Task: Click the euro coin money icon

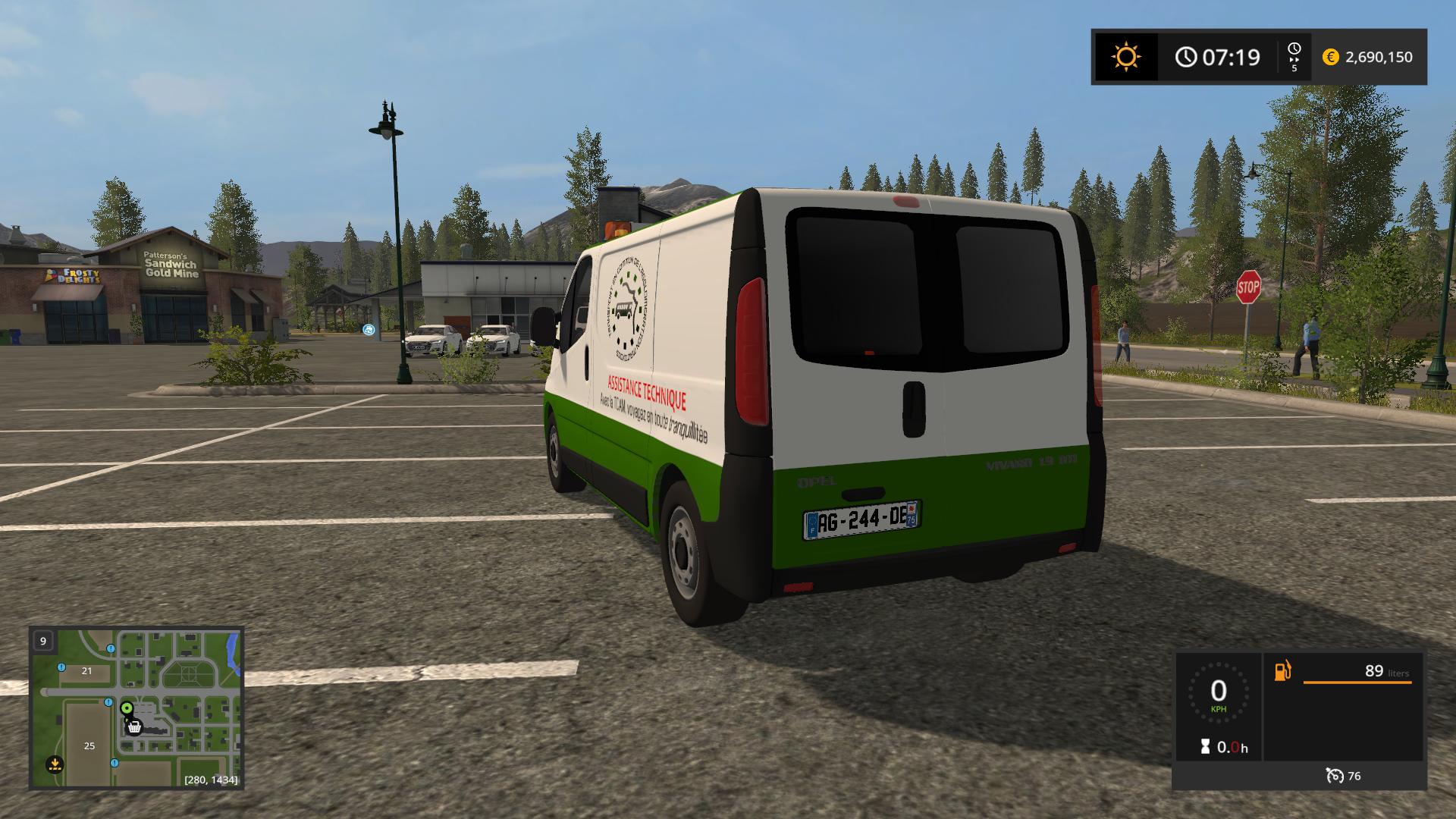Action: click(x=1330, y=57)
